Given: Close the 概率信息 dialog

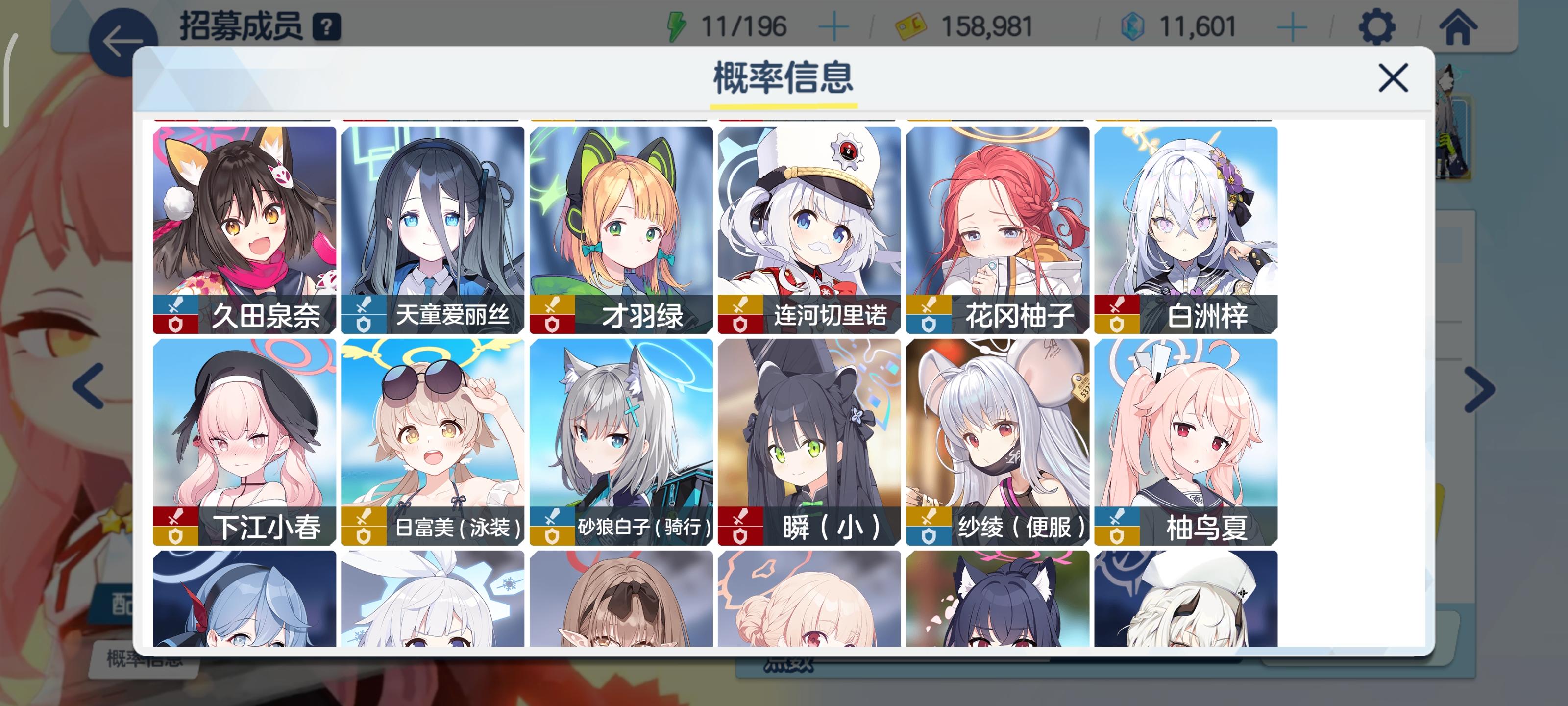Looking at the screenshot, I should 1394,77.
